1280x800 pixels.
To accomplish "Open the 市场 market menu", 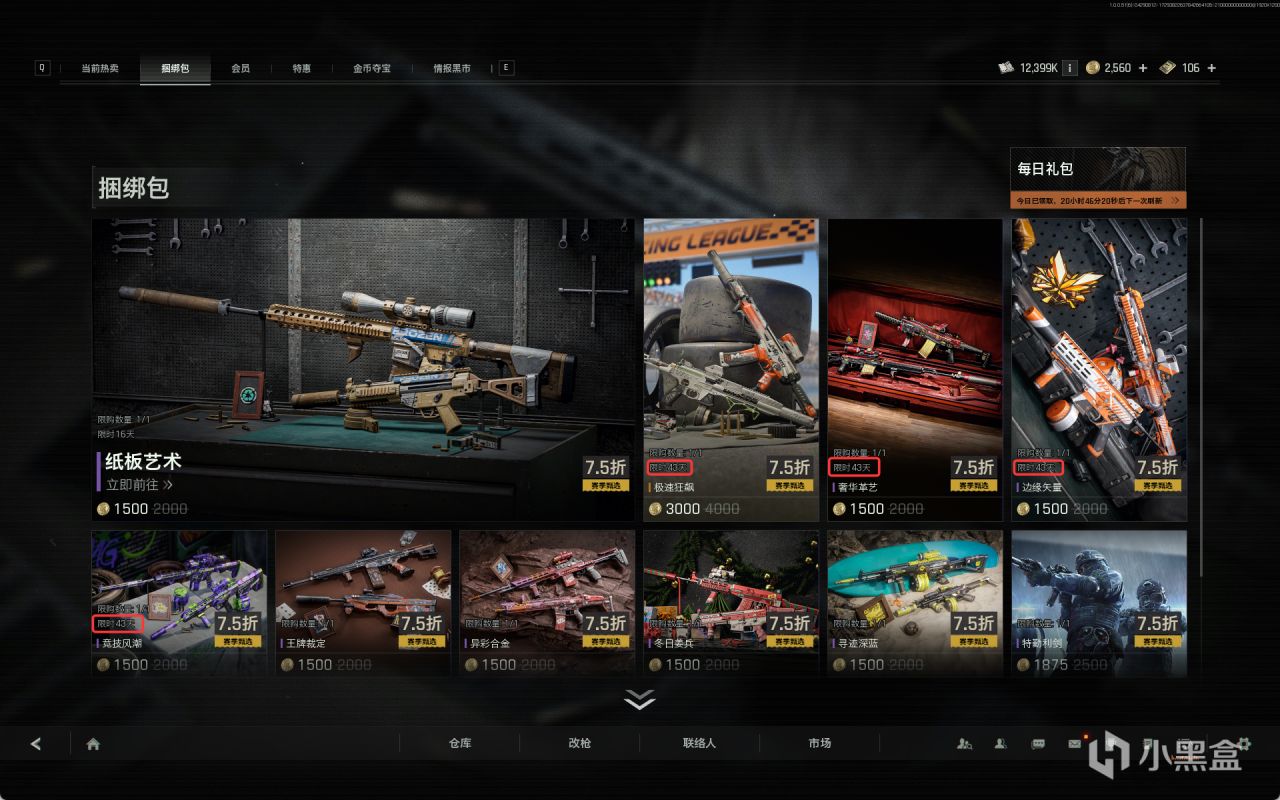I will (x=819, y=743).
